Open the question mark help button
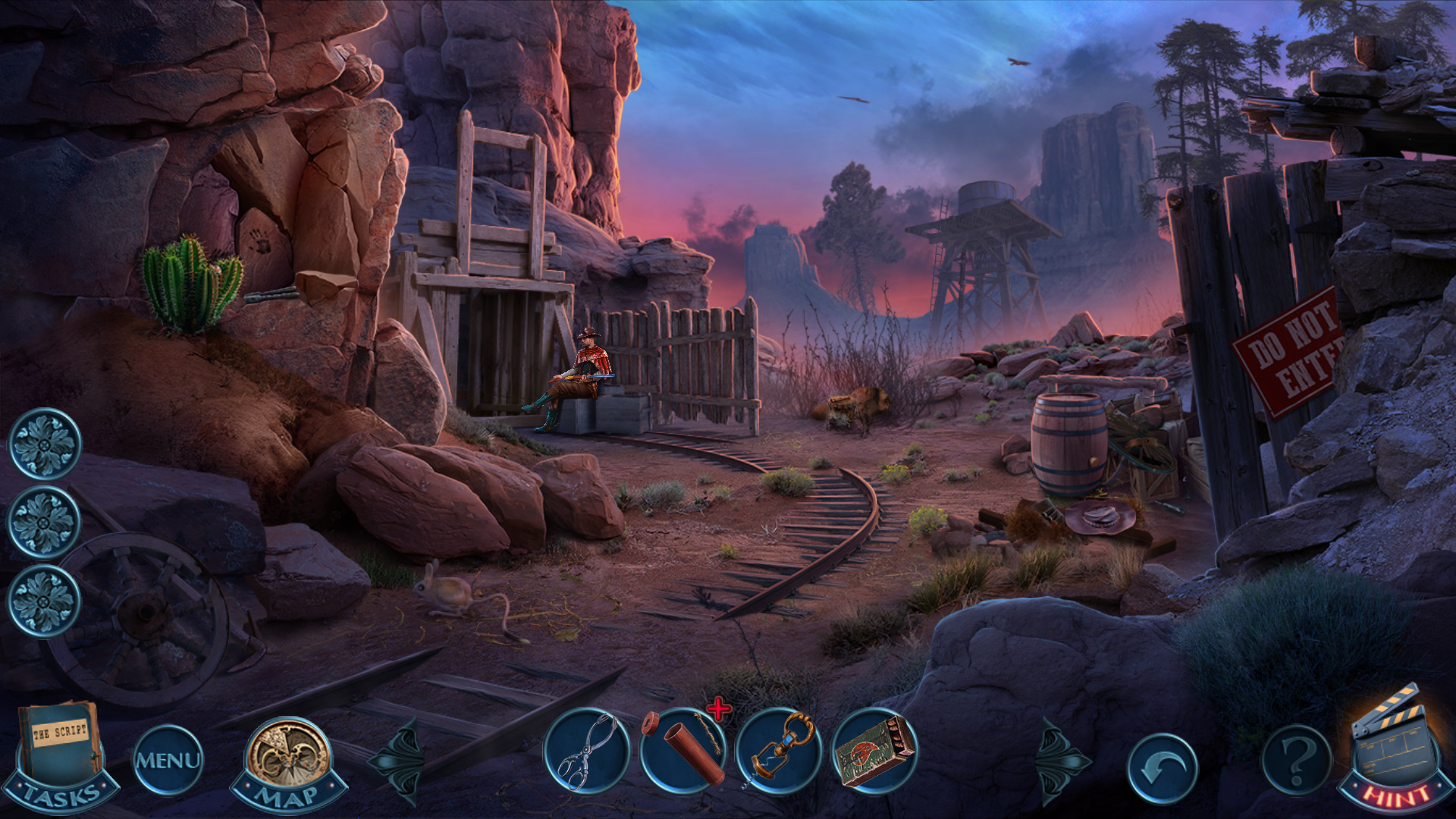 click(1296, 760)
